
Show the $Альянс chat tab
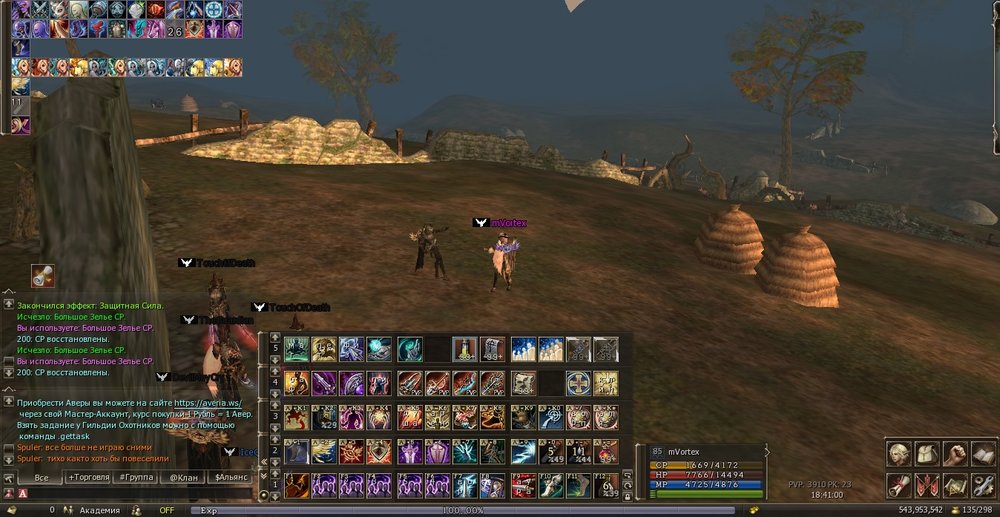231,478
